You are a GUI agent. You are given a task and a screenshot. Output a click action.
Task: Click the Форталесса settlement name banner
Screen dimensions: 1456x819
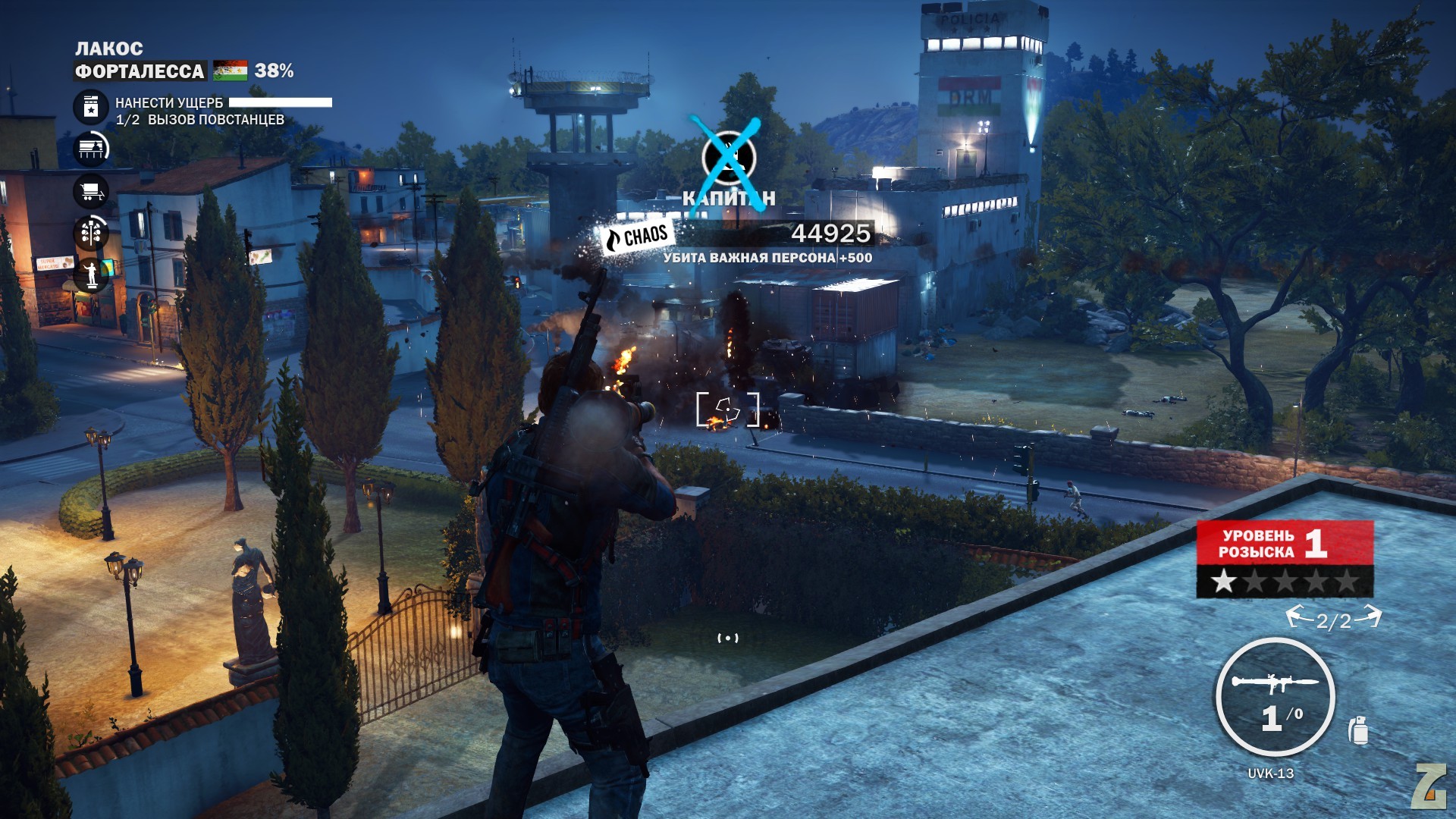140,71
